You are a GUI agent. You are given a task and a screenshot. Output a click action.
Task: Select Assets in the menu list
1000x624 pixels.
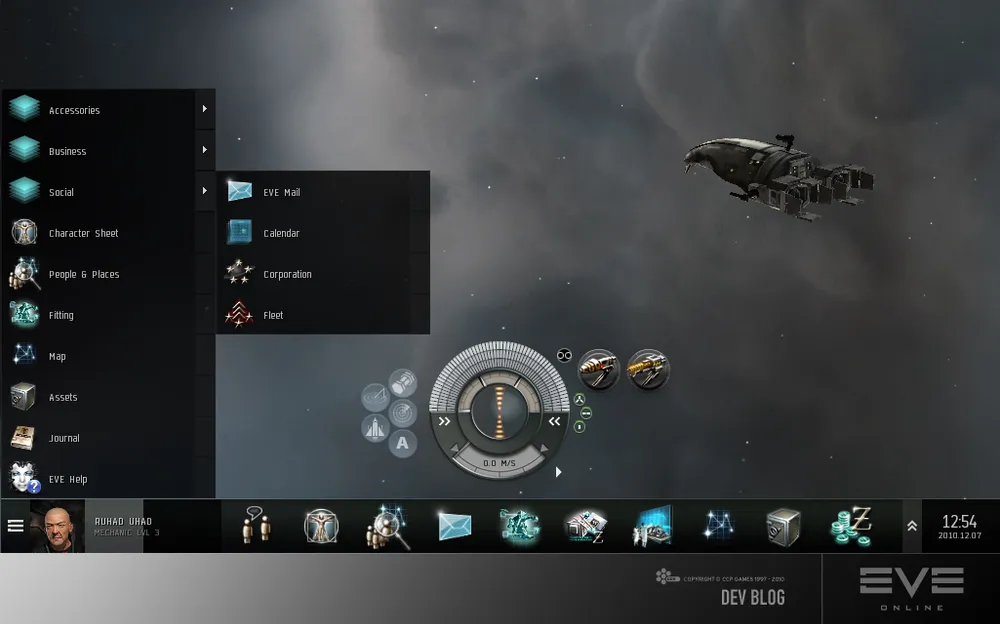tap(63, 397)
